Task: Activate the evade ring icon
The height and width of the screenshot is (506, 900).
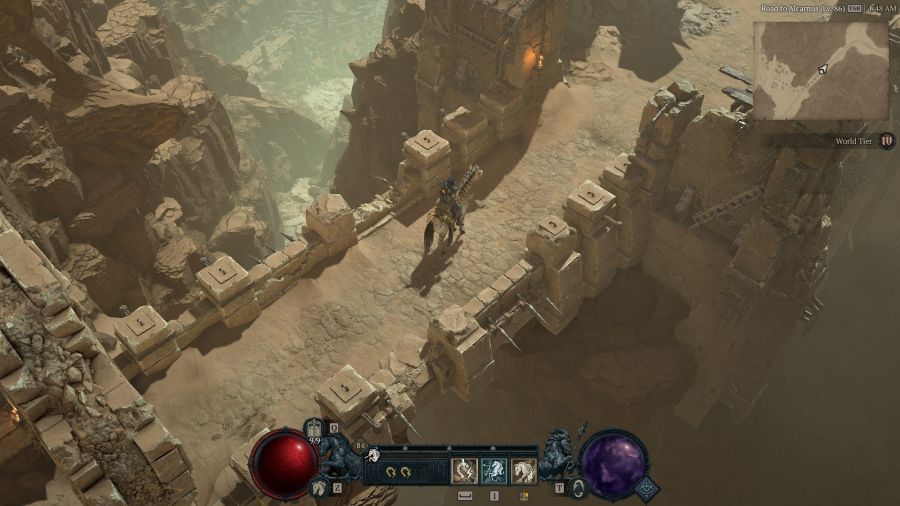Action: pos(578,488)
